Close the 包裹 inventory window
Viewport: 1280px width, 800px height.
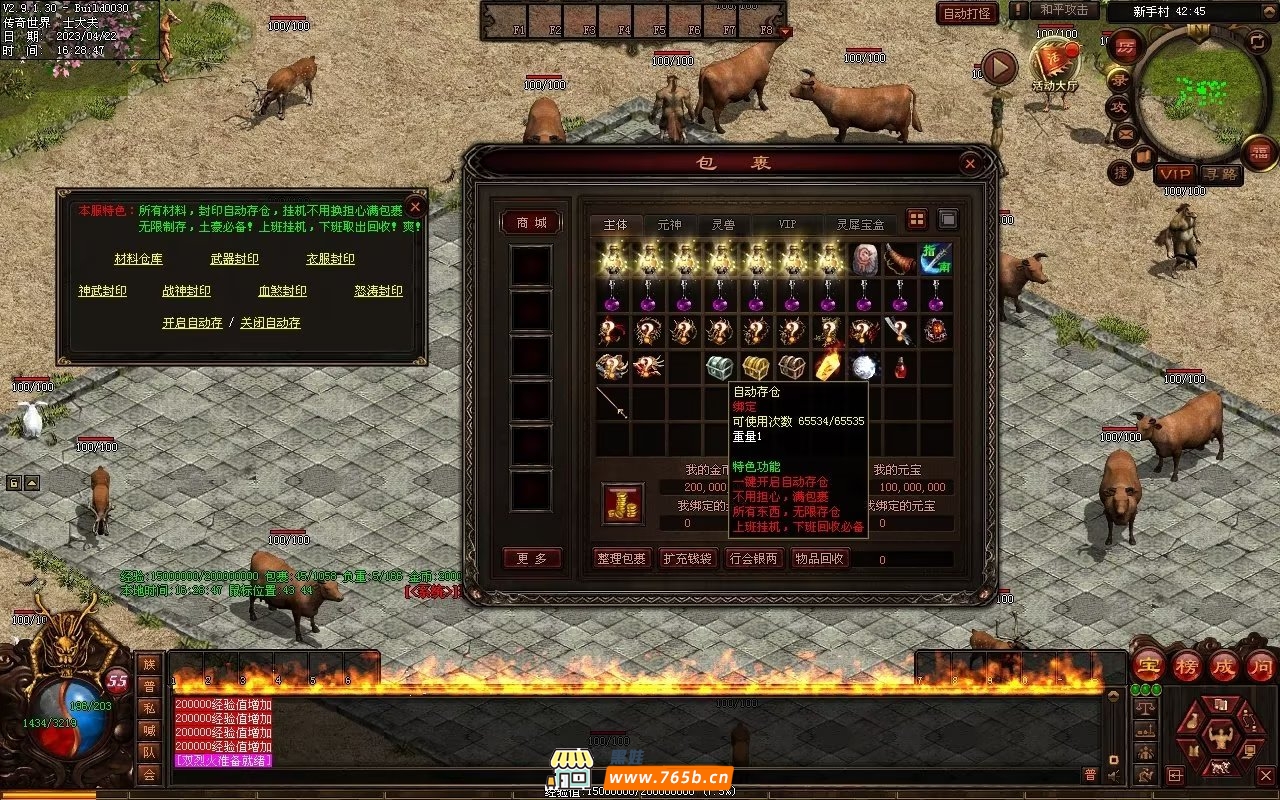point(969,164)
